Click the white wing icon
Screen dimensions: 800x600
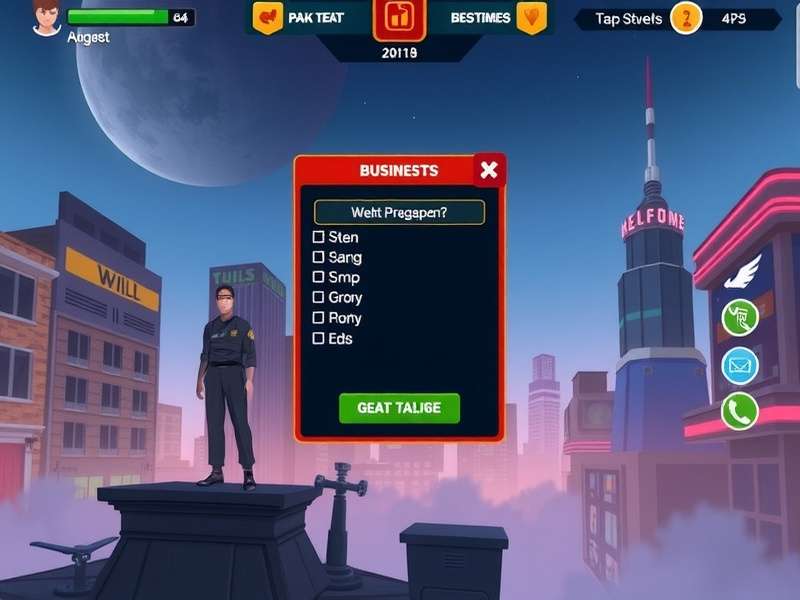pos(744,272)
